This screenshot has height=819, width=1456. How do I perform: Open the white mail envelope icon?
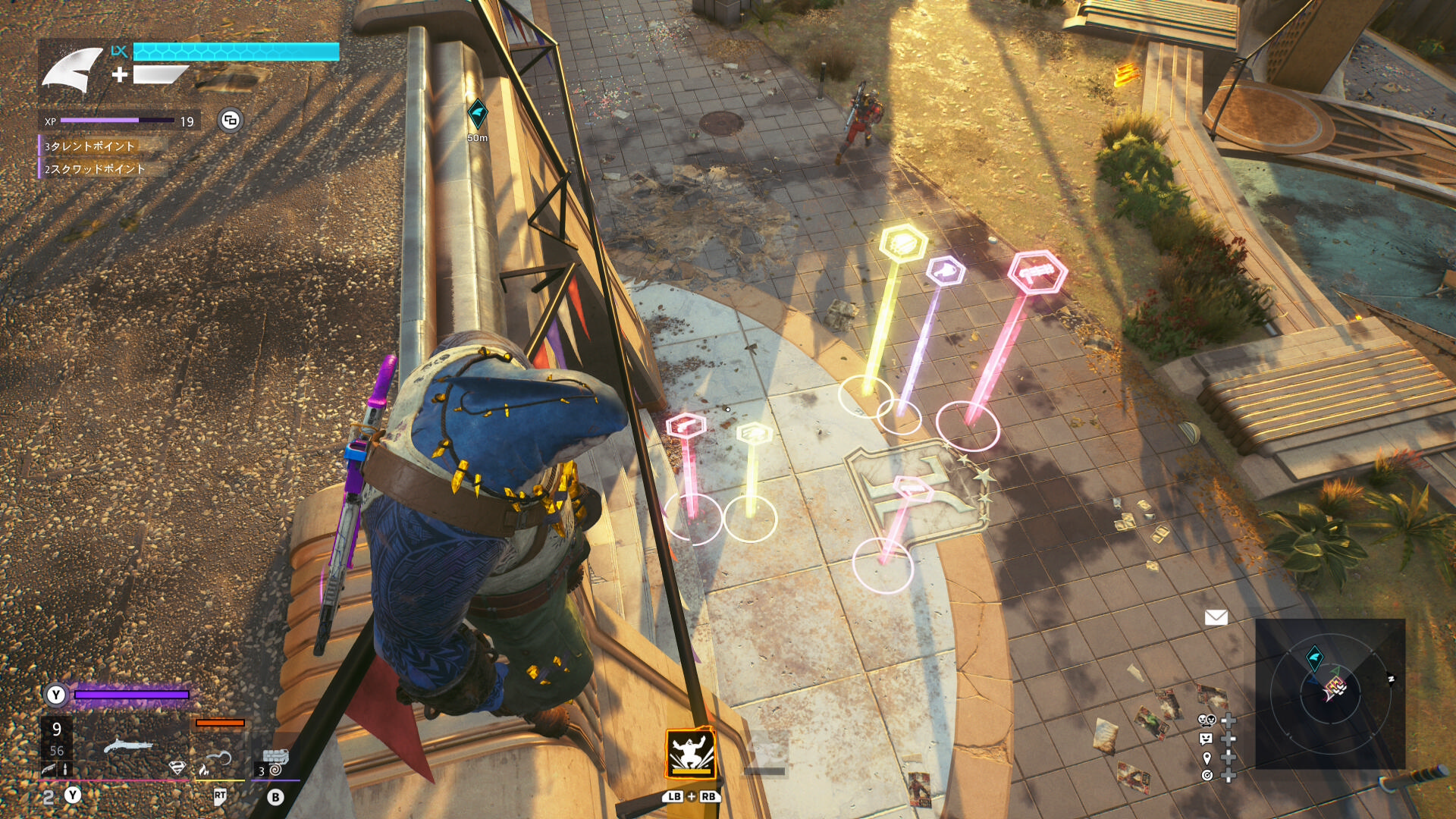coord(1216,617)
